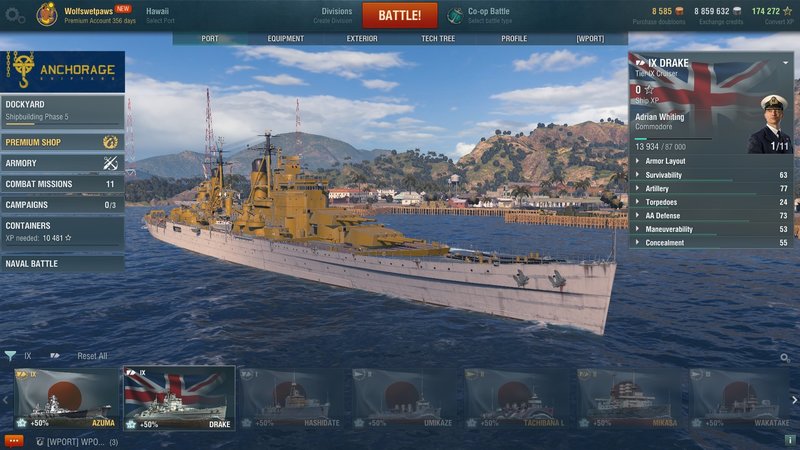This screenshot has width=800, height=450.
Task: Open the Armory
Action: (62, 163)
